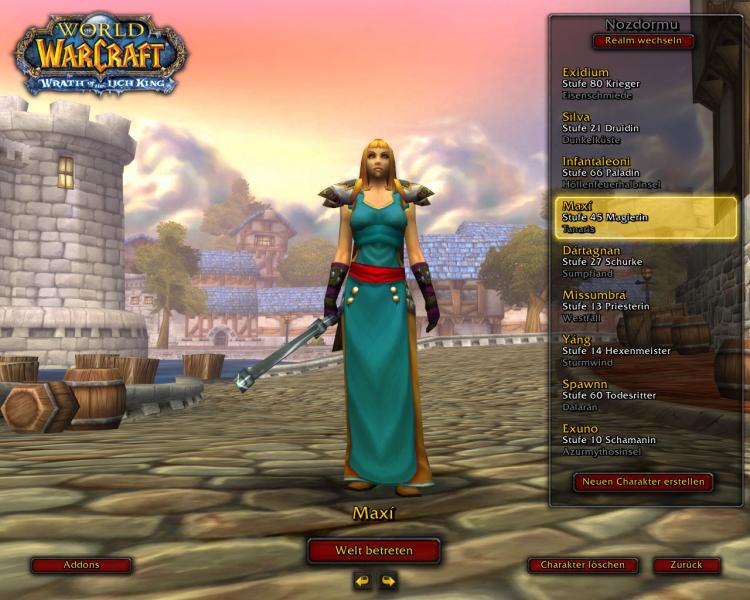750x600 pixels.
Task: Select death knight Spawnn
Action: [645, 395]
